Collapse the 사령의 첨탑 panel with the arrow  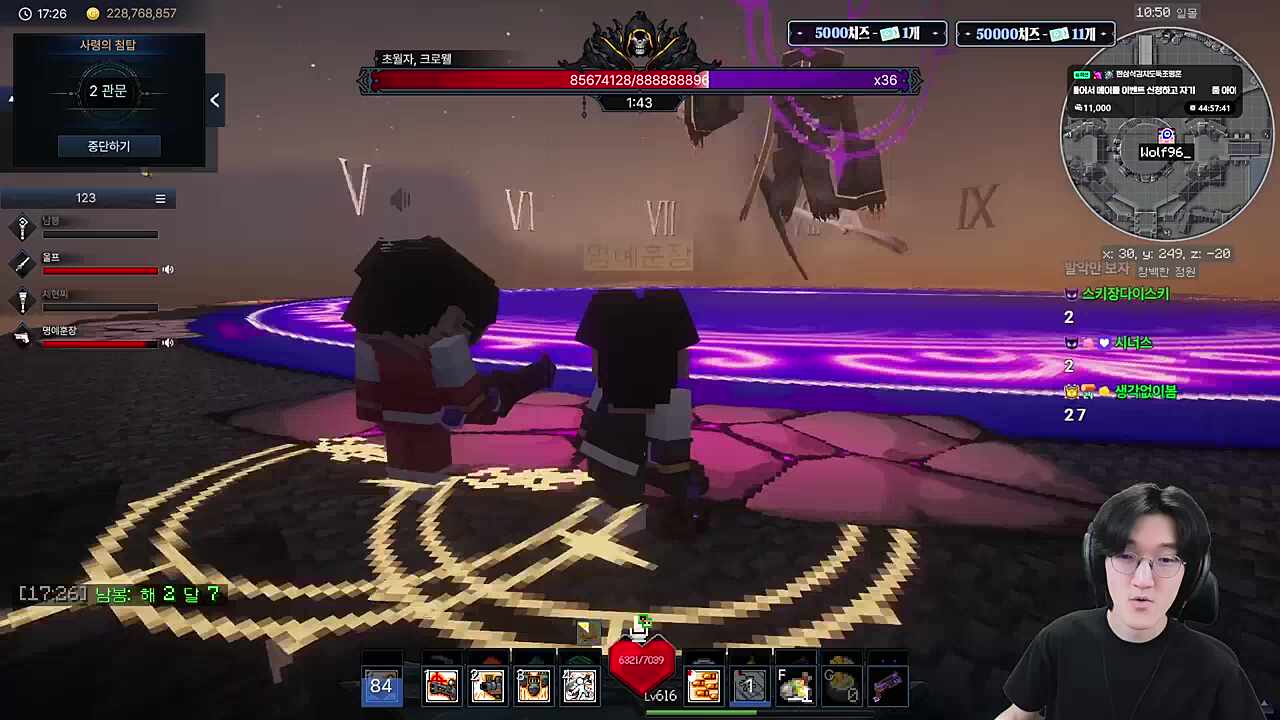[215, 100]
